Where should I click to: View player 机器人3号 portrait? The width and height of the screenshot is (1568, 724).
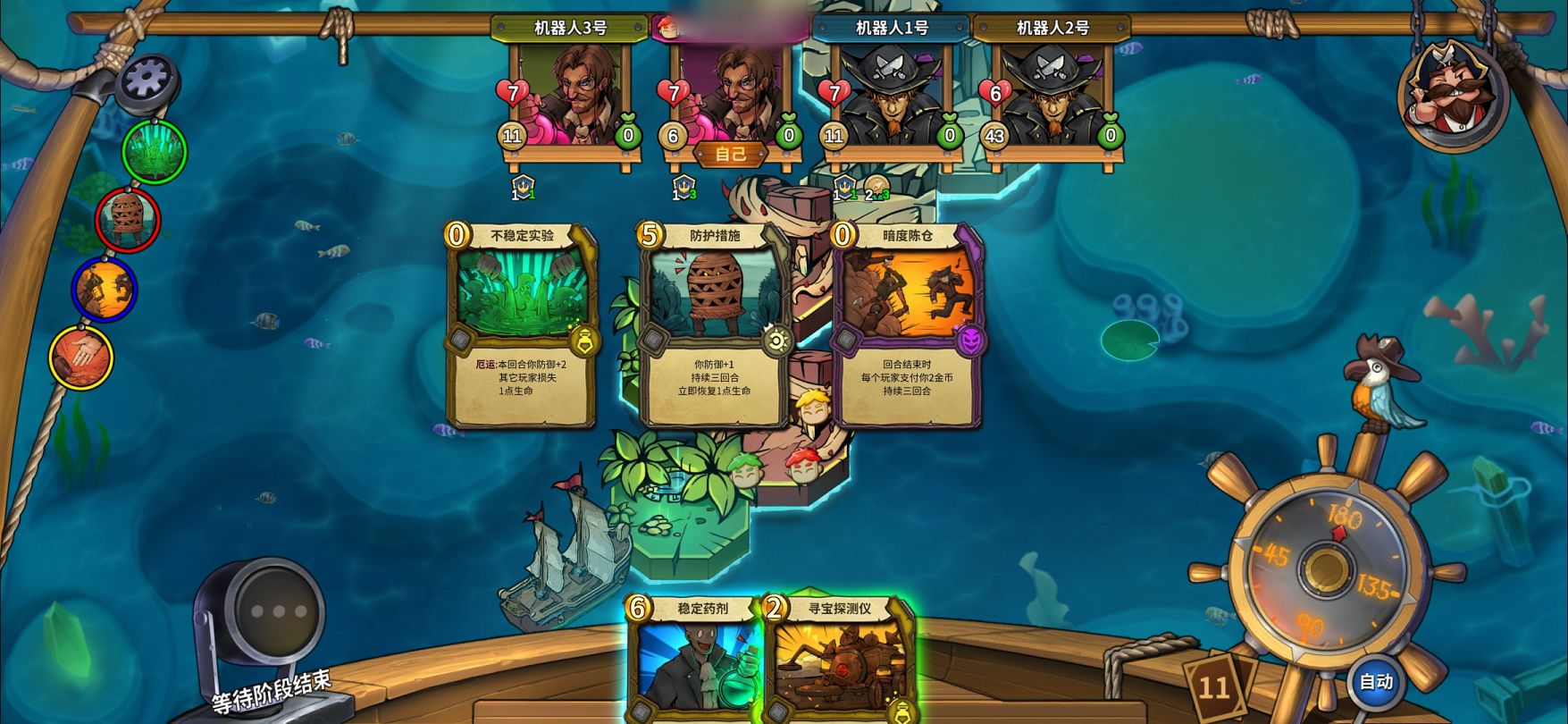[570, 94]
